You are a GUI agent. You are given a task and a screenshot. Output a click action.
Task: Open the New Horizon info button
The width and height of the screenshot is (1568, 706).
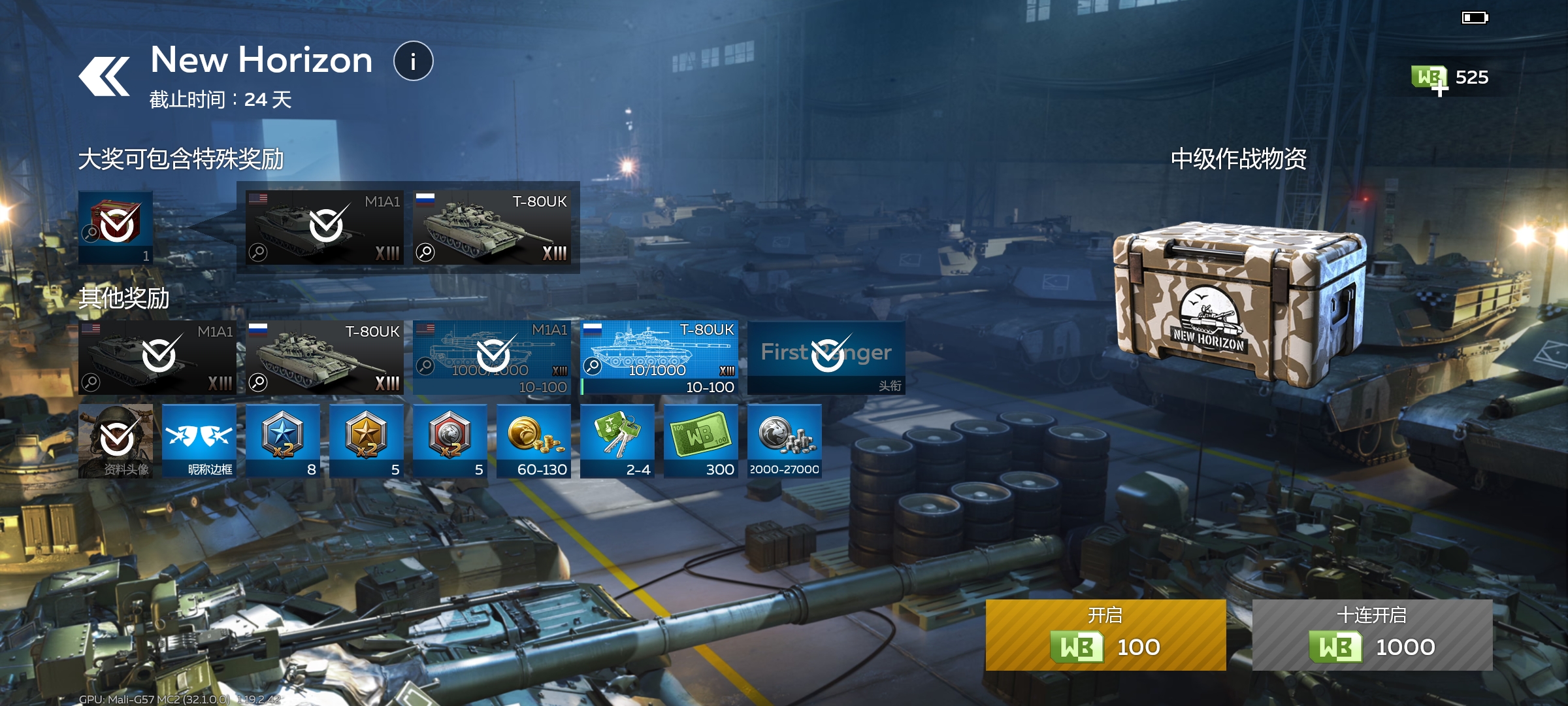click(413, 61)
